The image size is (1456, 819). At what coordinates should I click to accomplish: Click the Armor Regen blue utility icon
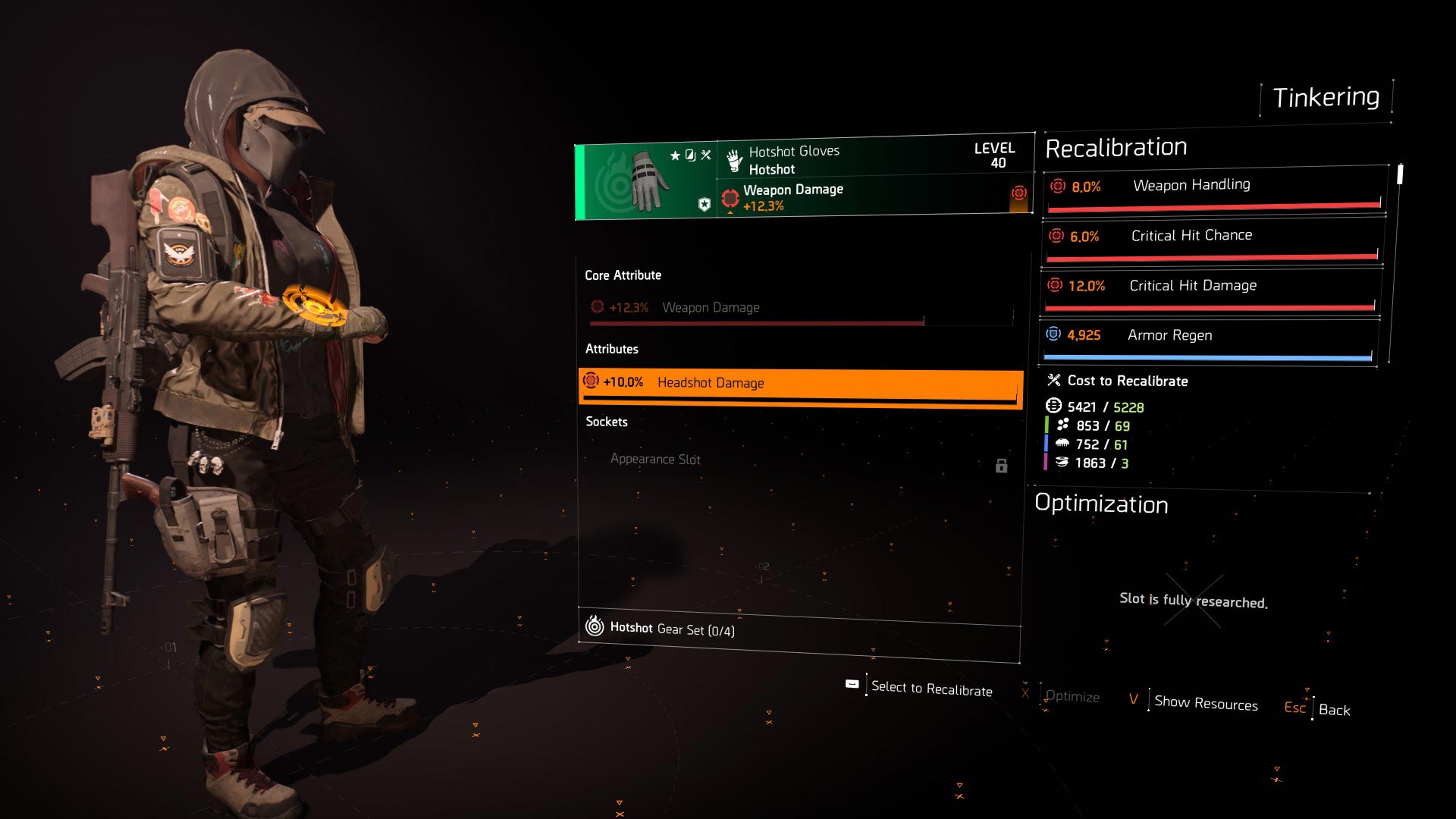click(1053, 334)
